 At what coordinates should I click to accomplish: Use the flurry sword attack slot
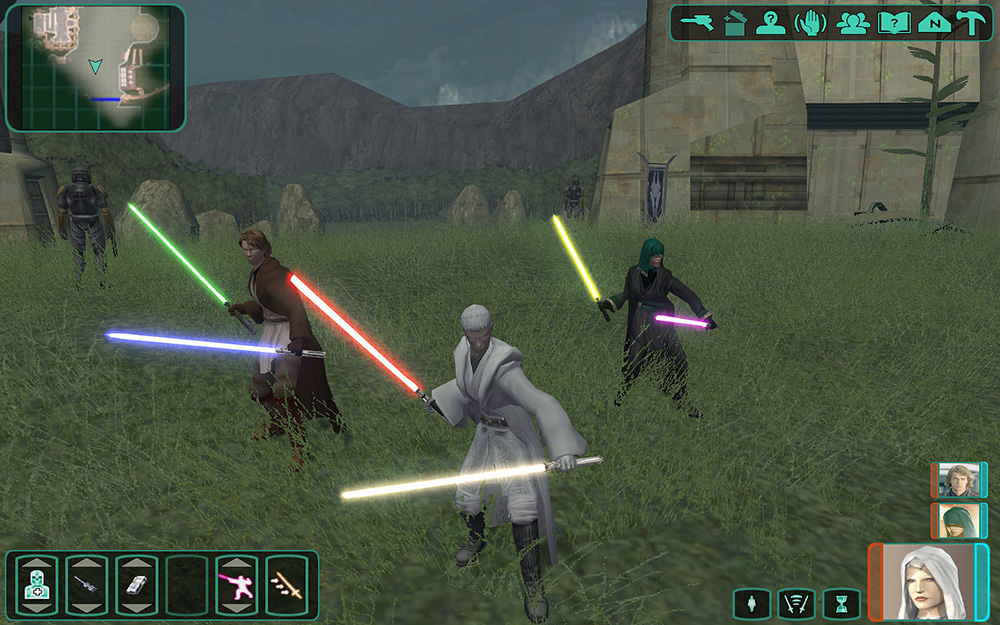[286, 585]
